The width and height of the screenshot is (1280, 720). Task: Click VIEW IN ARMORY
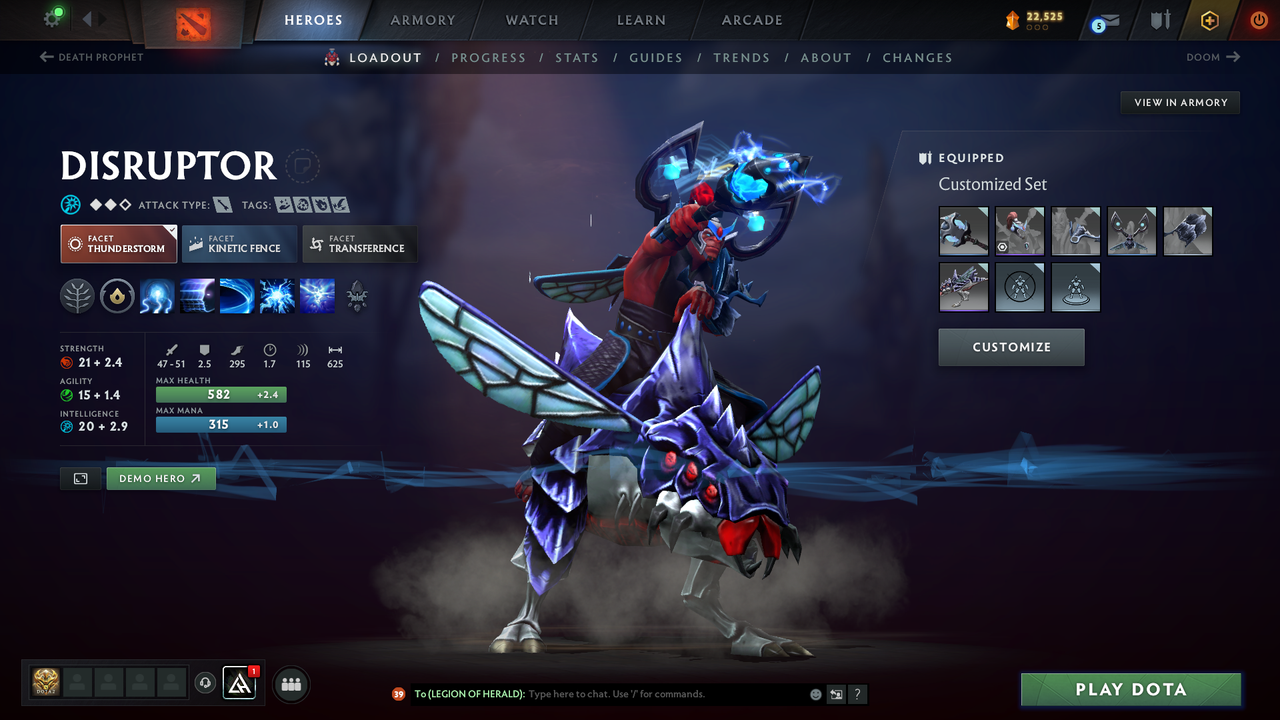point(1179,102)
